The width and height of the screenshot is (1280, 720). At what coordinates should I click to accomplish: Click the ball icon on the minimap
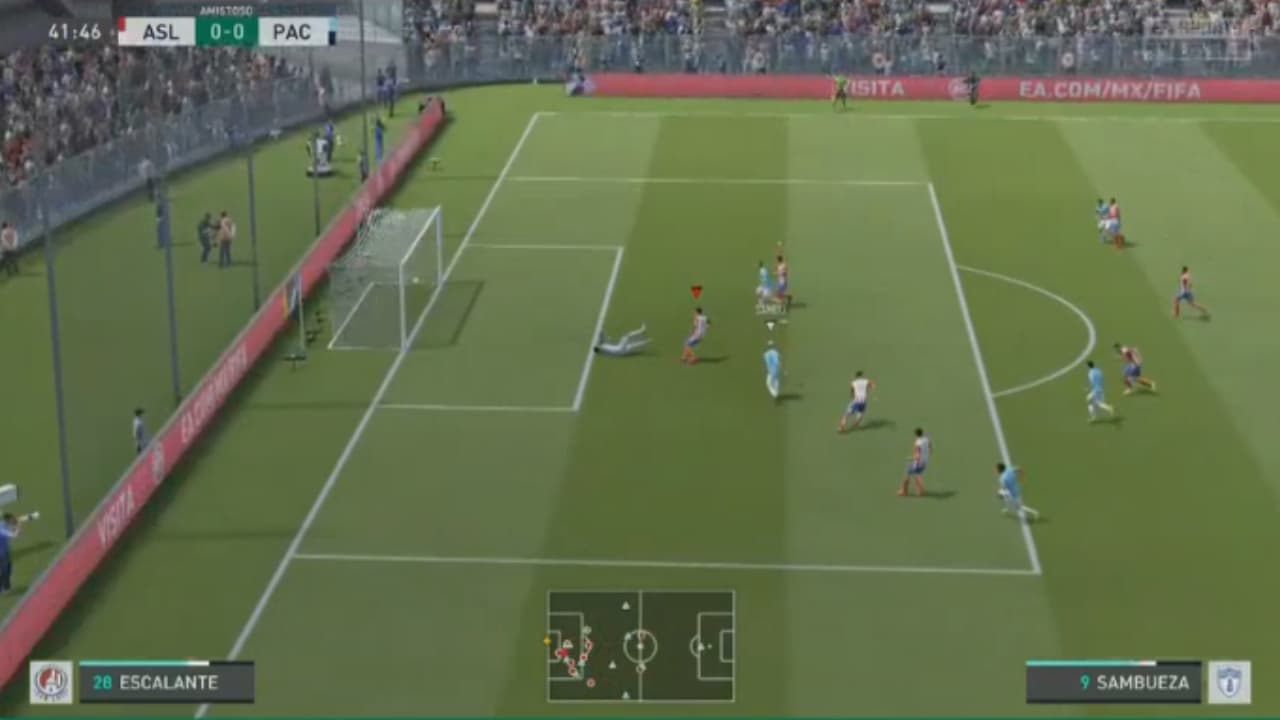point(547,641)
